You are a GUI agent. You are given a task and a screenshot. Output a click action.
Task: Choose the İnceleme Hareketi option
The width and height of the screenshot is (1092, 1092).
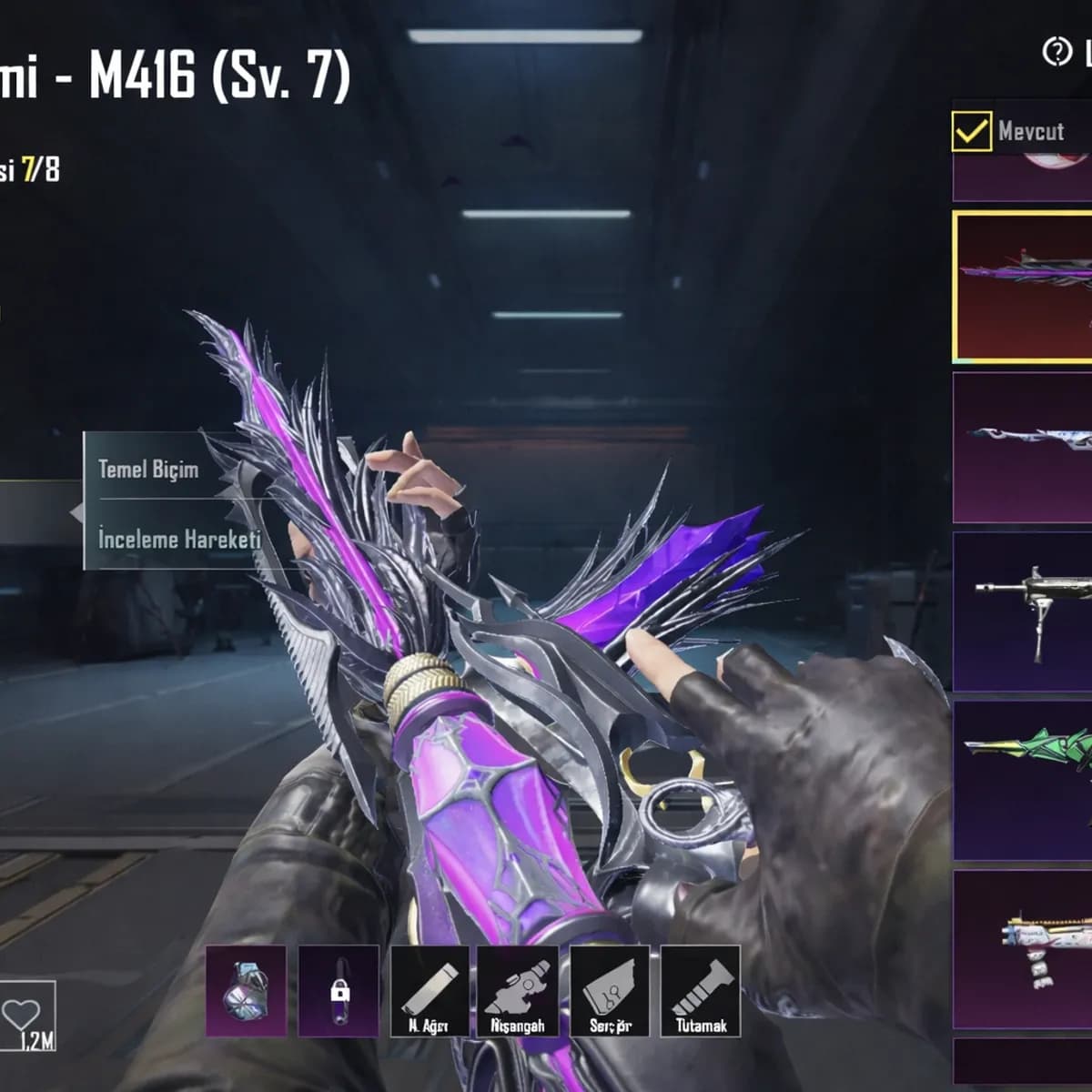pos(179,539)
